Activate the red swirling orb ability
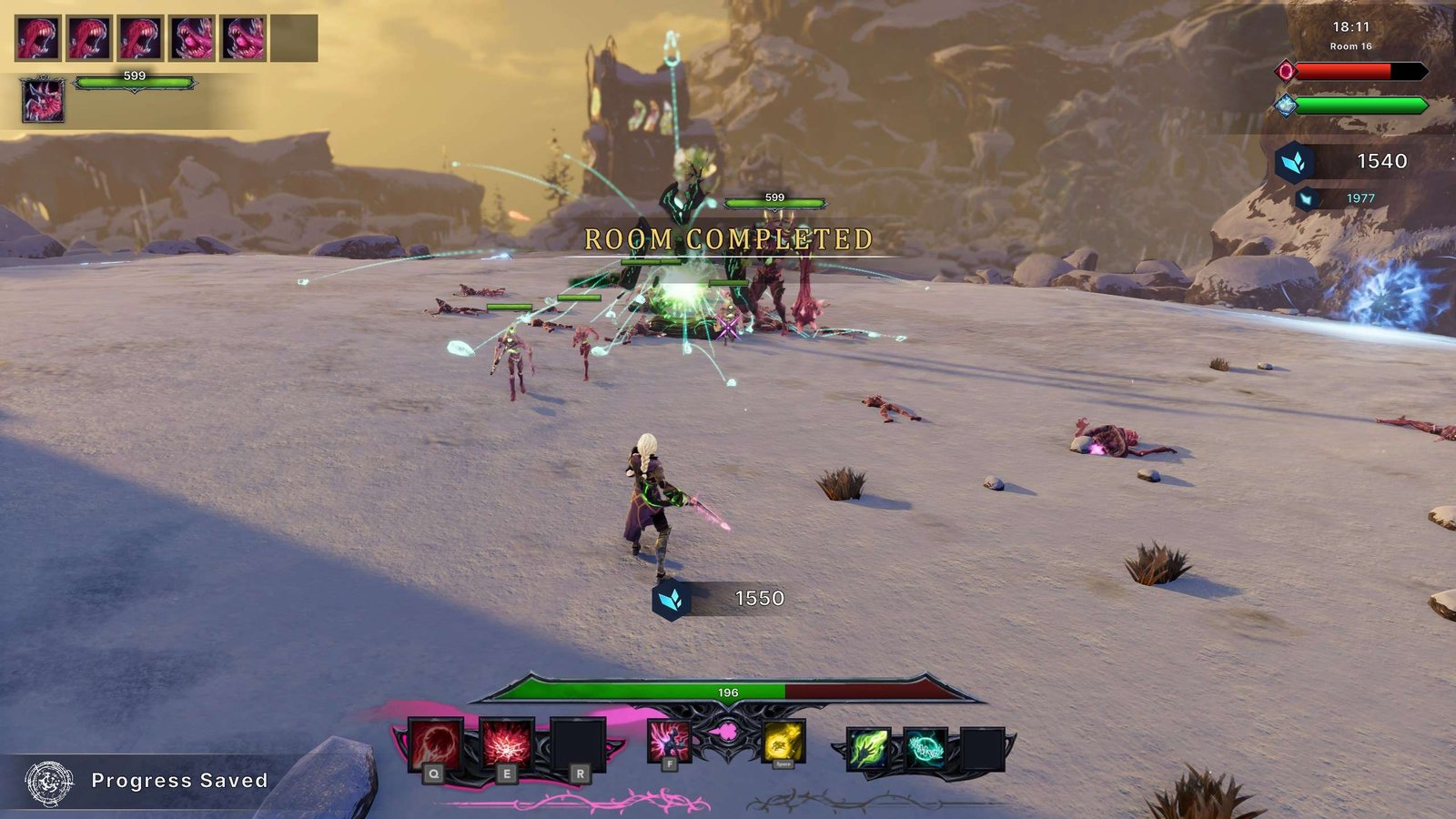Viewport: 1456px width, 819px height. pos(435,744)
